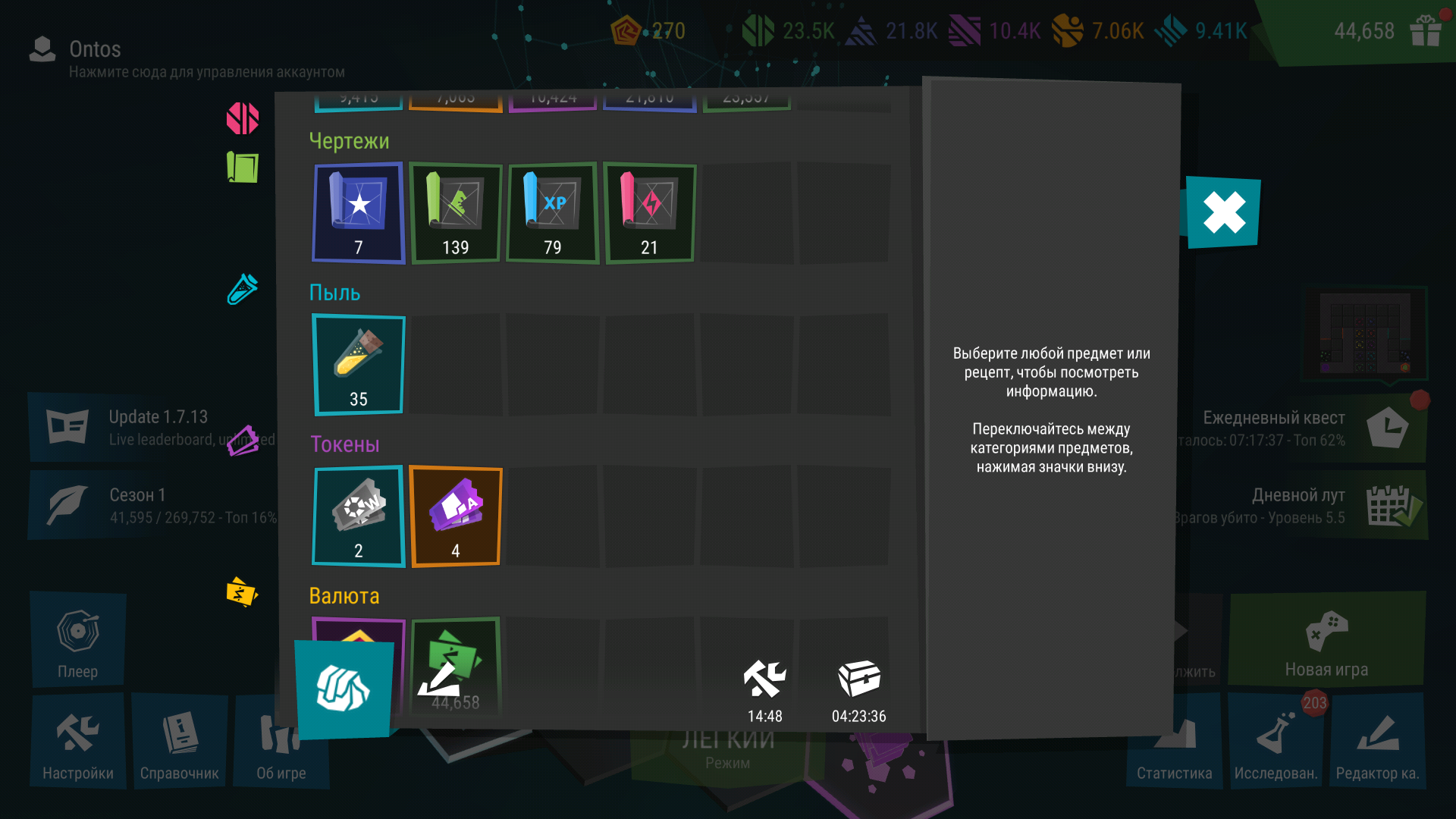Viewport: 1456px width, 819px height.
Task: Select the blue star blueprint slot
Action: click(359, 213)
